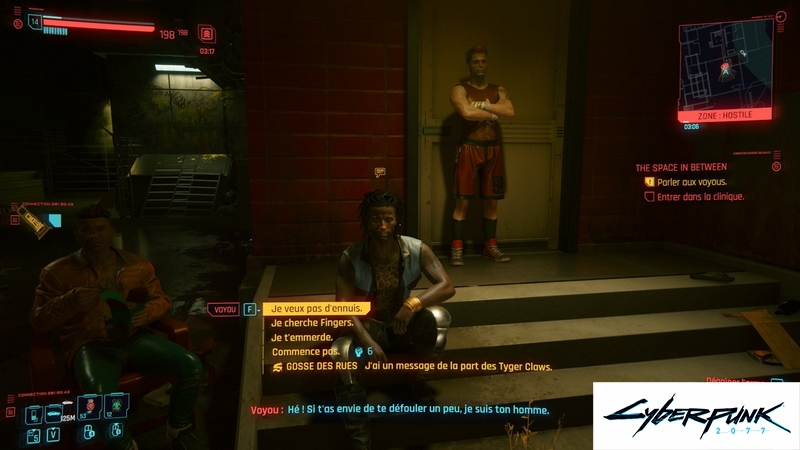The height and width of the screenshot is (450, 800).
Task: Select the "Entrer dans la clinique" objective
Action: coord(698,197)
